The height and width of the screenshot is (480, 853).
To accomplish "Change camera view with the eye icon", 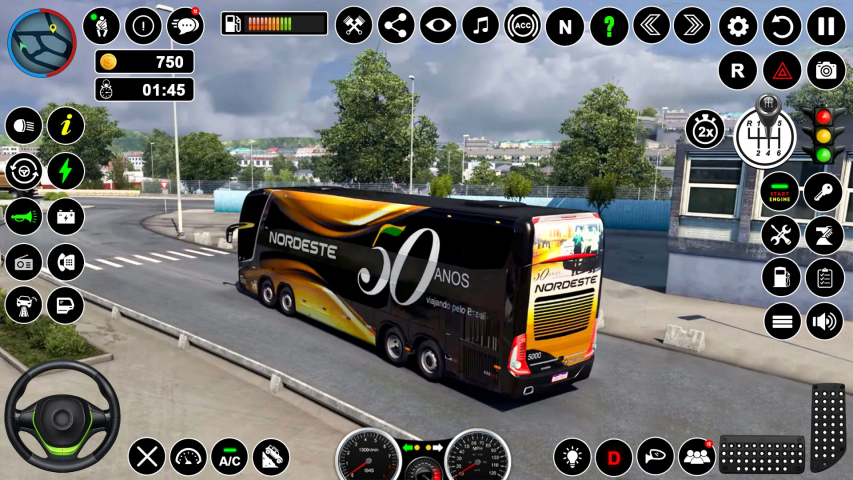I will (438, 26).
